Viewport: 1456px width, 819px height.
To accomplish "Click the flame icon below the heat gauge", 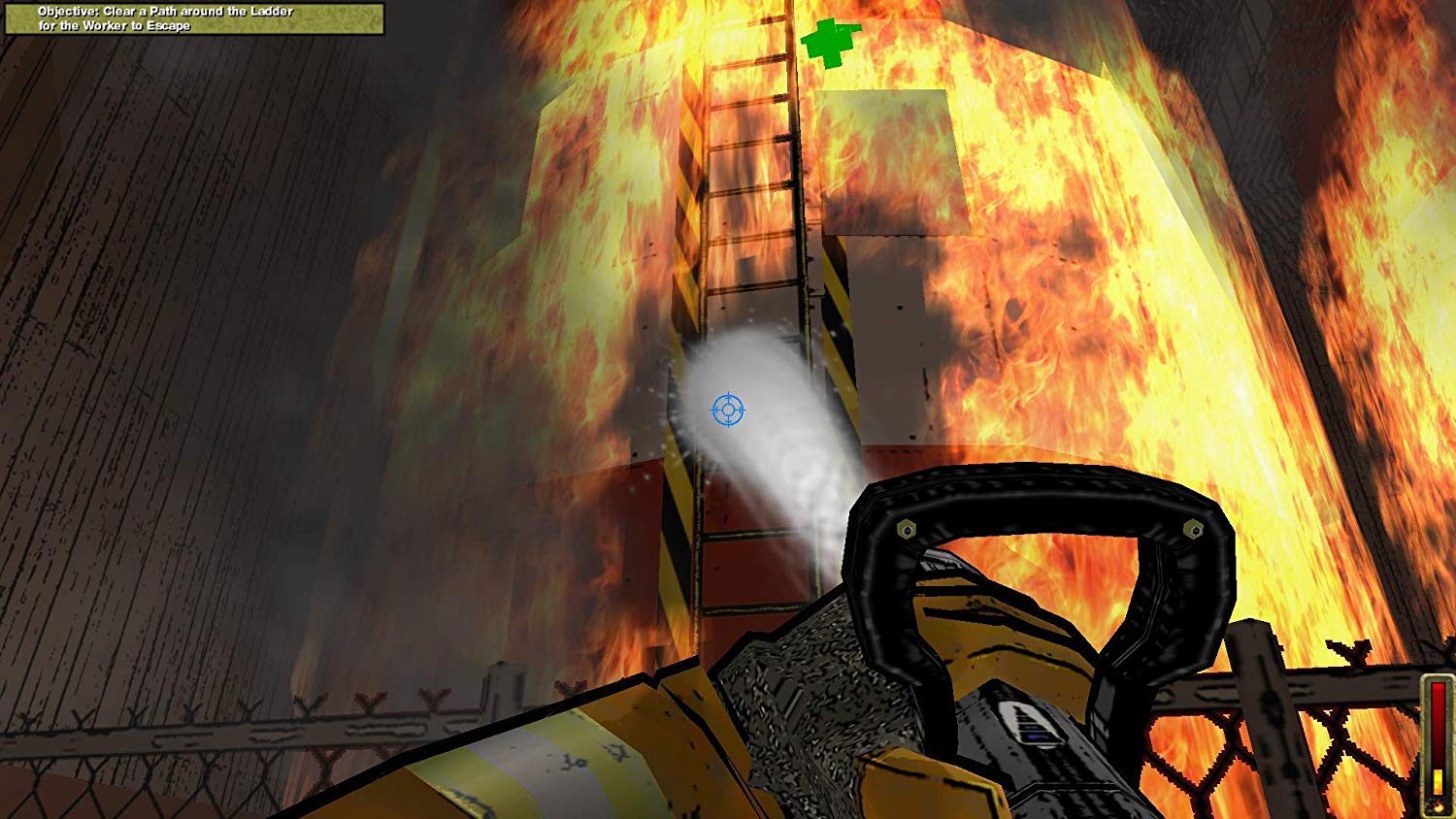I will 1438,805.
